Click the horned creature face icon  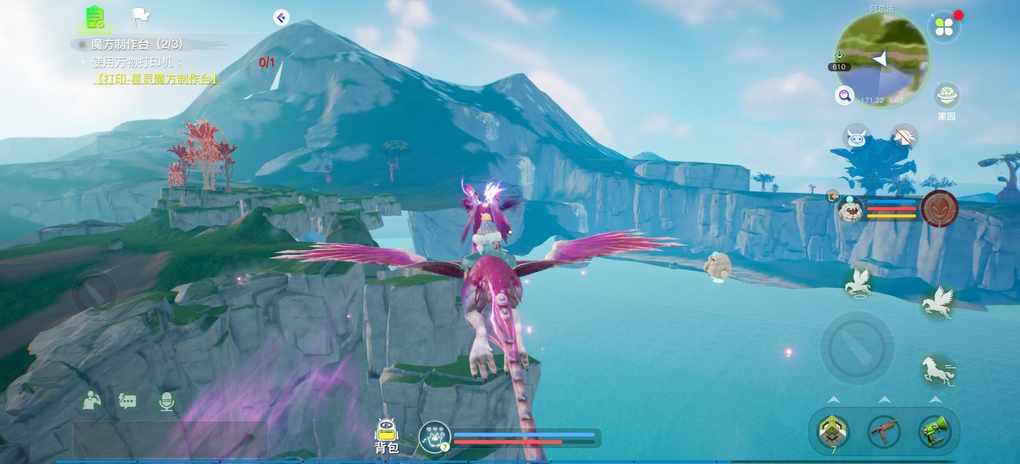pyautogui.click(x=856, y=137)
